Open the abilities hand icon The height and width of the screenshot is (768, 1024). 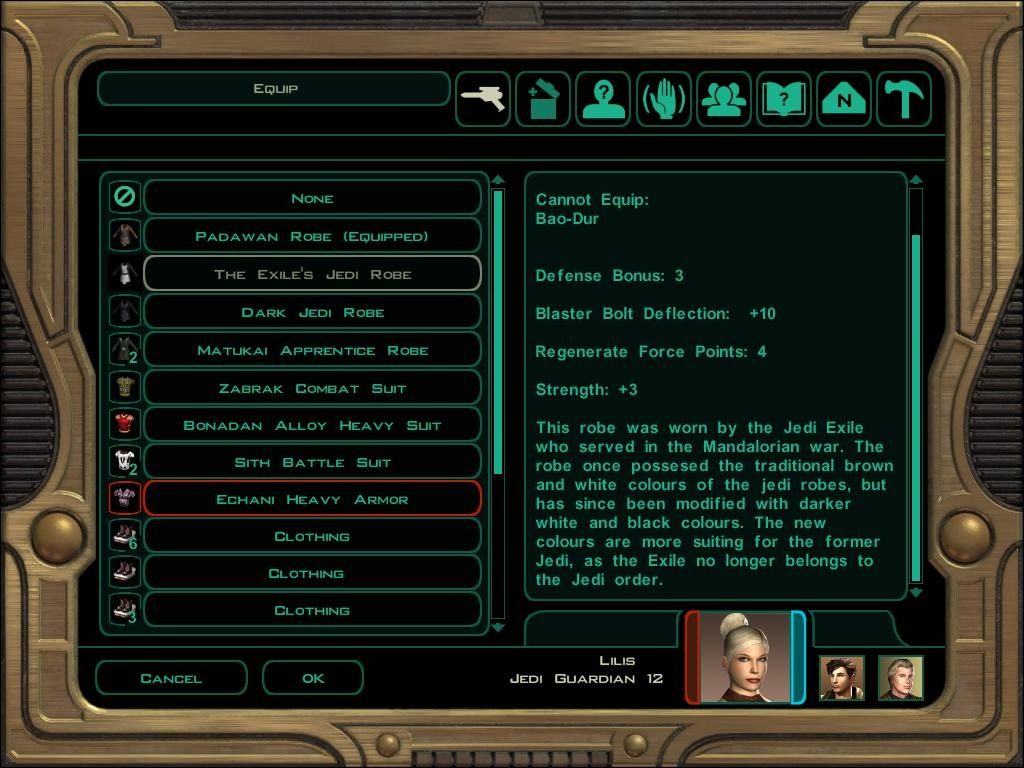pos(663,99)
